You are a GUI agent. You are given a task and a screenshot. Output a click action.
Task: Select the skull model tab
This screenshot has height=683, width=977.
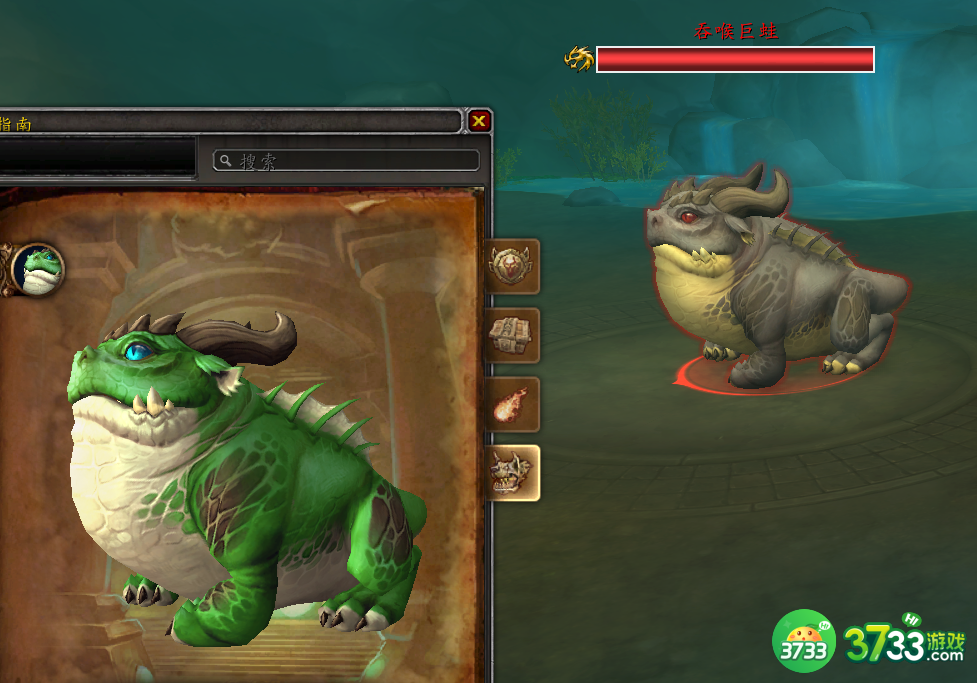(513, 473)
